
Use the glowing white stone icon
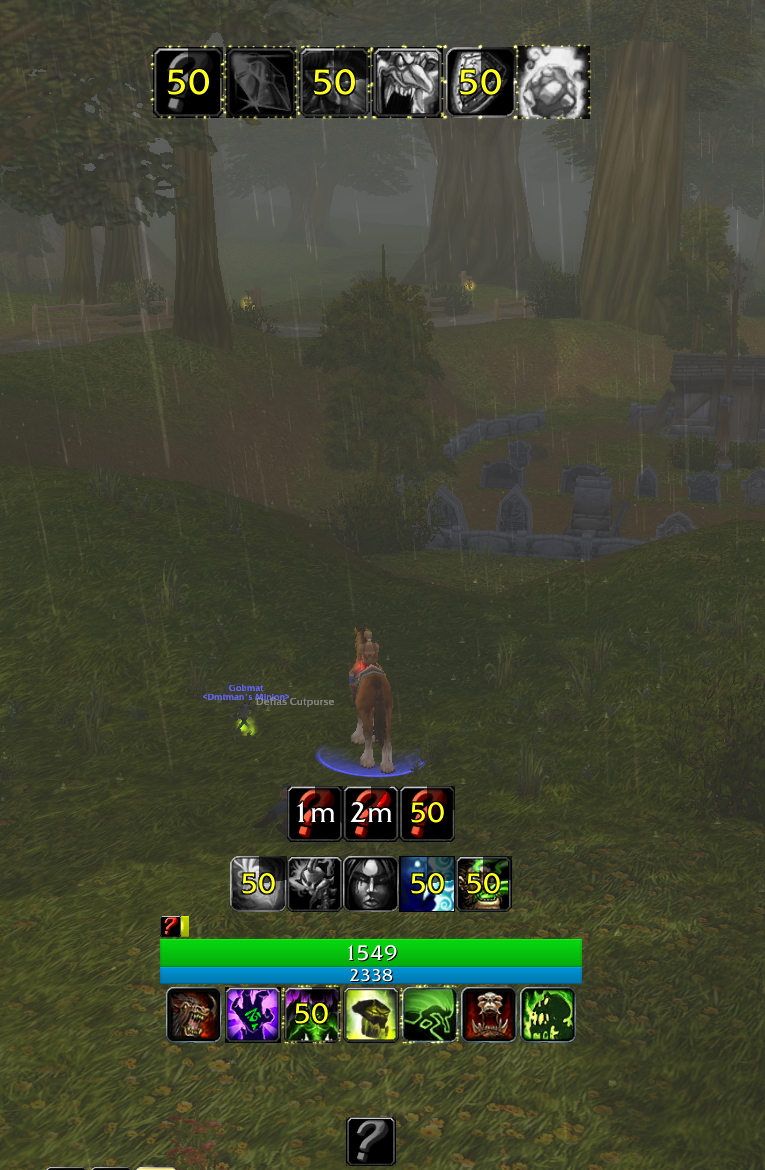pyautogui.click(x=553, y=82)
